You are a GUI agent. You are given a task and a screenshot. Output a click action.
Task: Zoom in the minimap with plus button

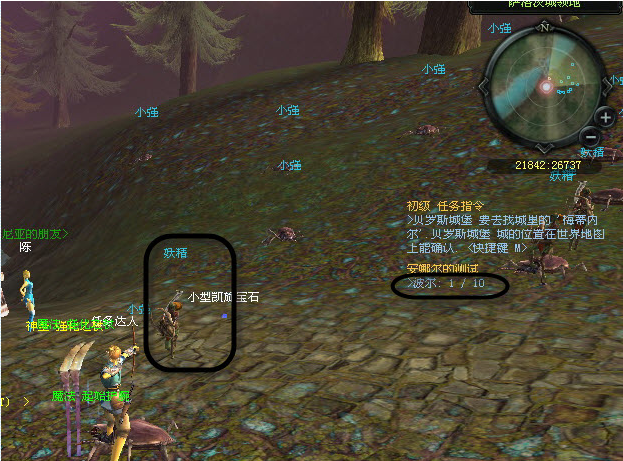pyautogui.click(x=604, y=117)
